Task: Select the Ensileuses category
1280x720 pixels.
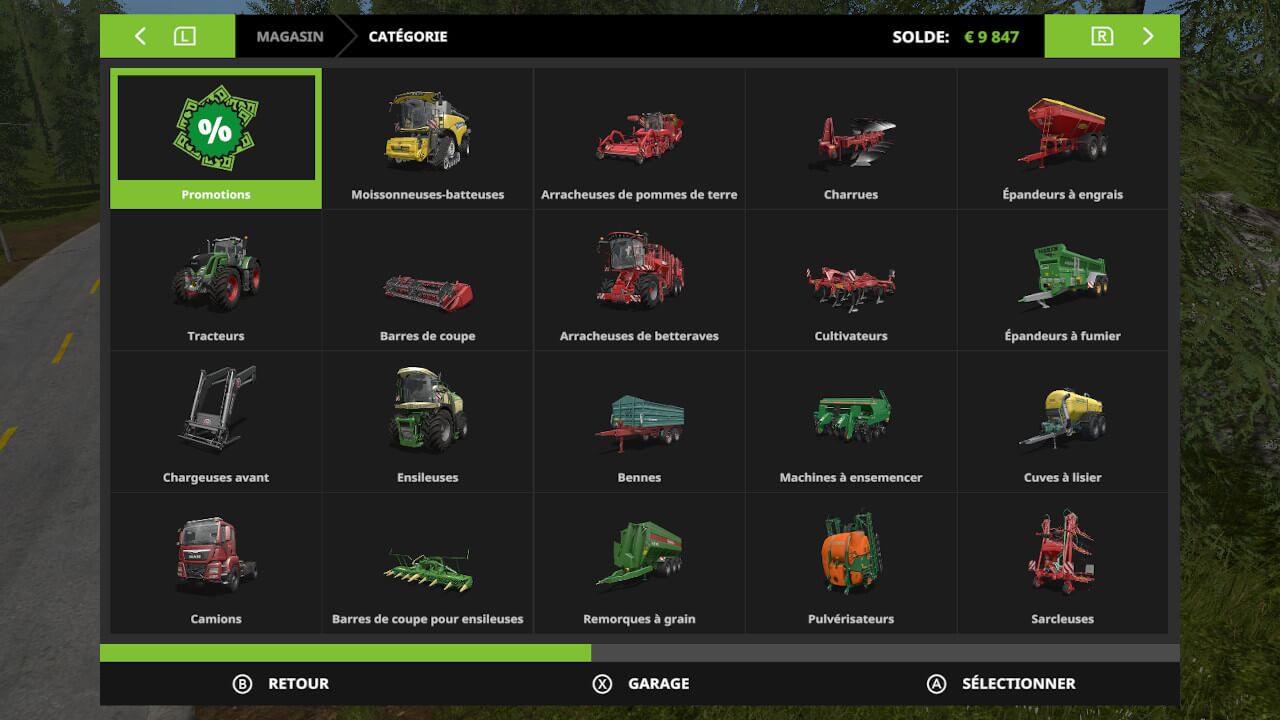Action: 428,421
